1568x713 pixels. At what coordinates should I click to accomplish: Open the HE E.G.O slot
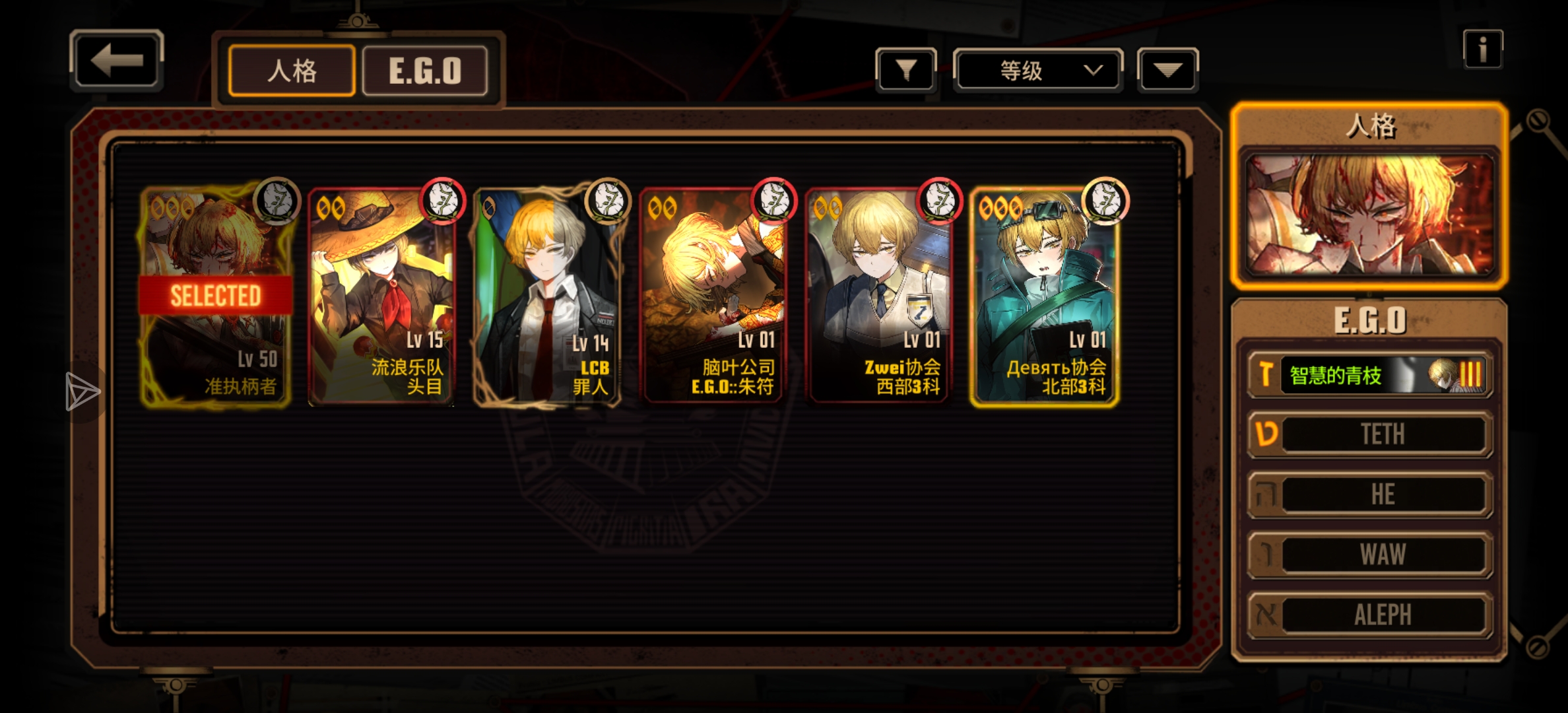pos(1369,494)
